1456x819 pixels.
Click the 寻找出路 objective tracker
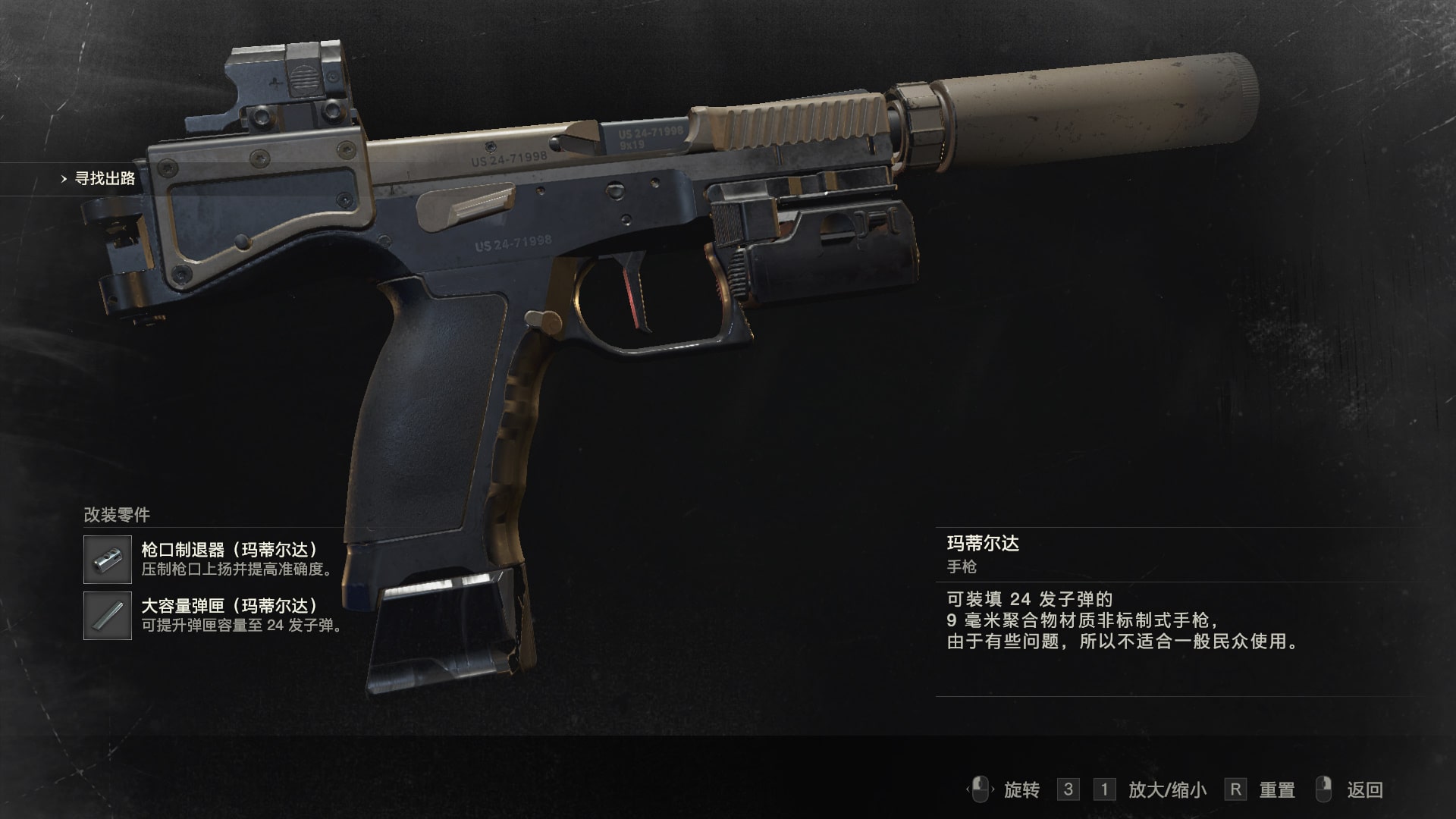104,179
